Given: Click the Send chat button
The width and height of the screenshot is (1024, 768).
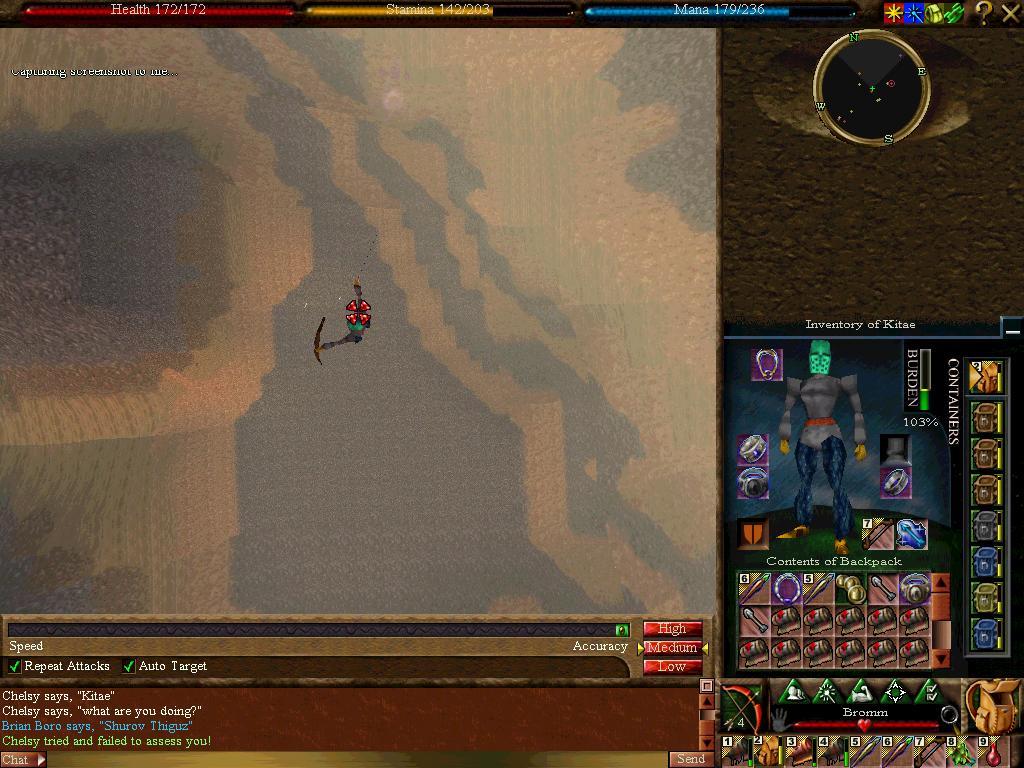Looking at the screenshot, I should 691,759.
